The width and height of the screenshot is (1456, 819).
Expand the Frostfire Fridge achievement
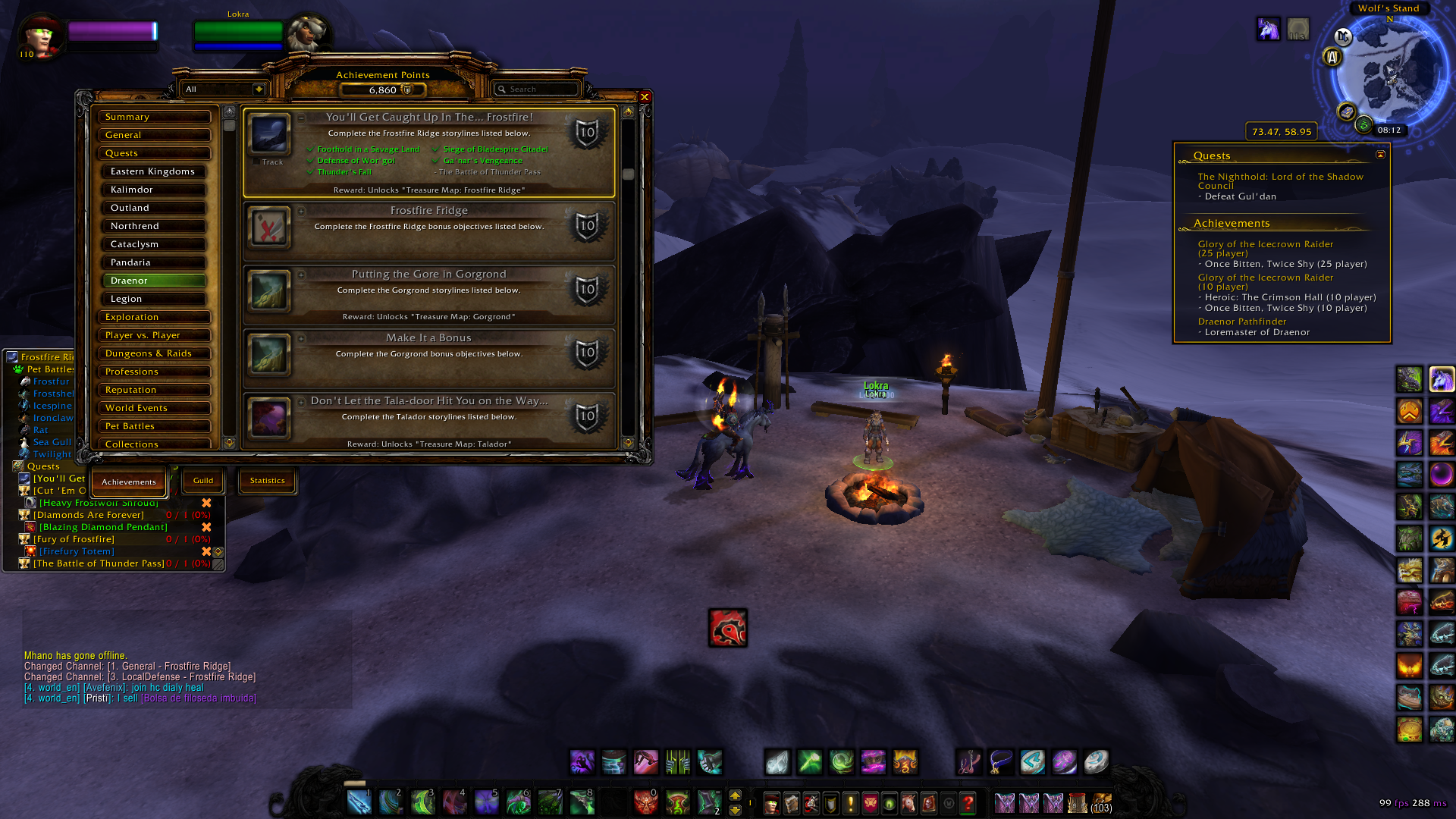(x=302, y=211)
